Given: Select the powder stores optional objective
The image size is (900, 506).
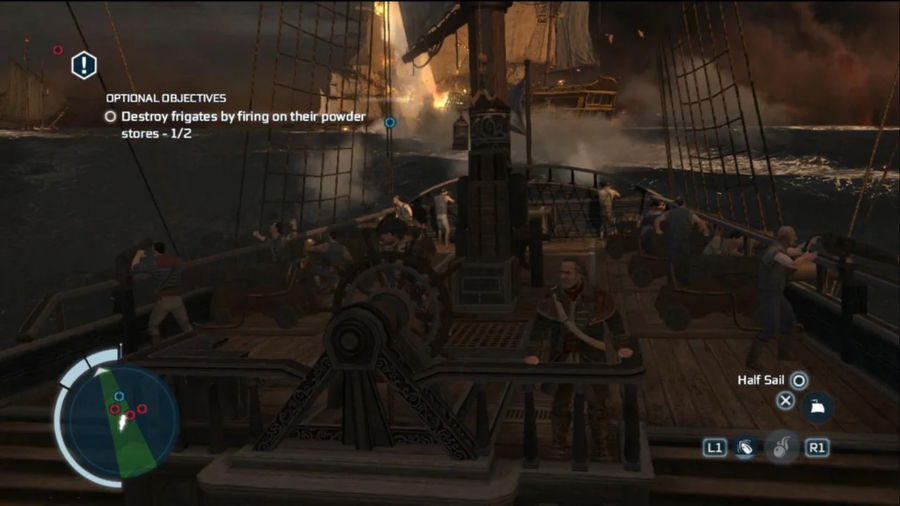Looking at the screenshot, I should 236,124.
